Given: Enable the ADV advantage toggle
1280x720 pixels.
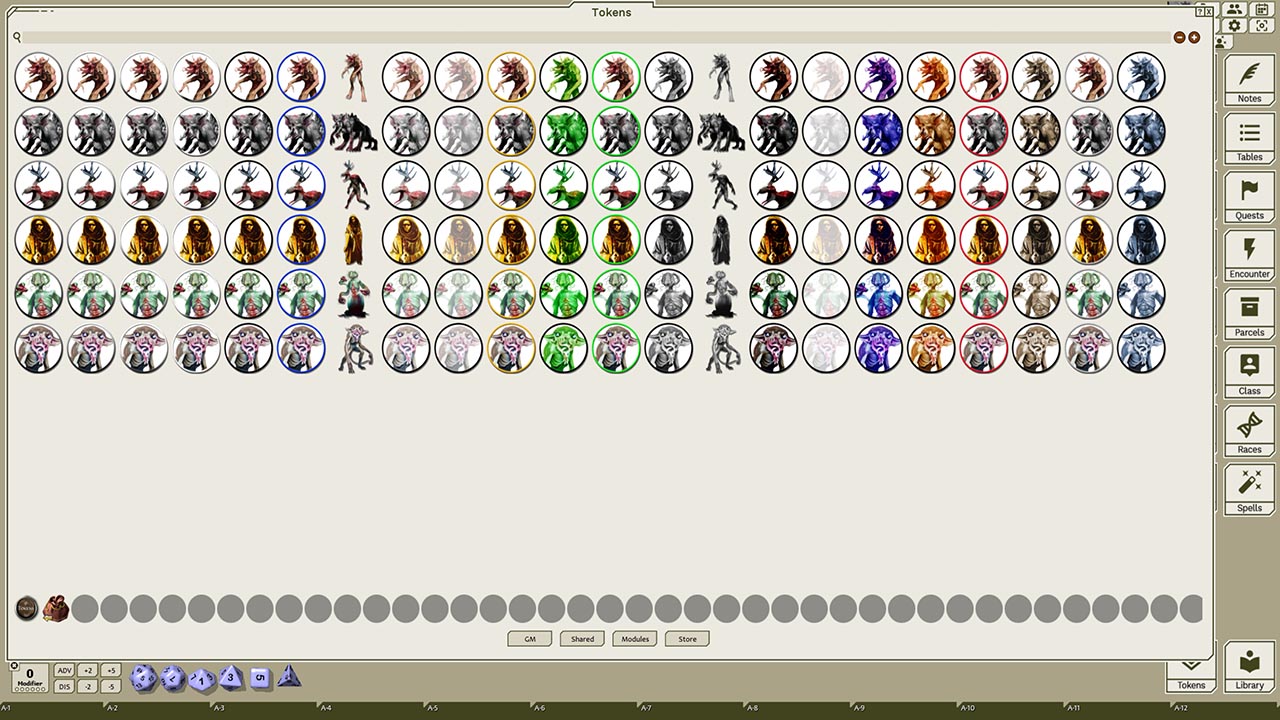Looking at the screenshot, I should point(64,670).
